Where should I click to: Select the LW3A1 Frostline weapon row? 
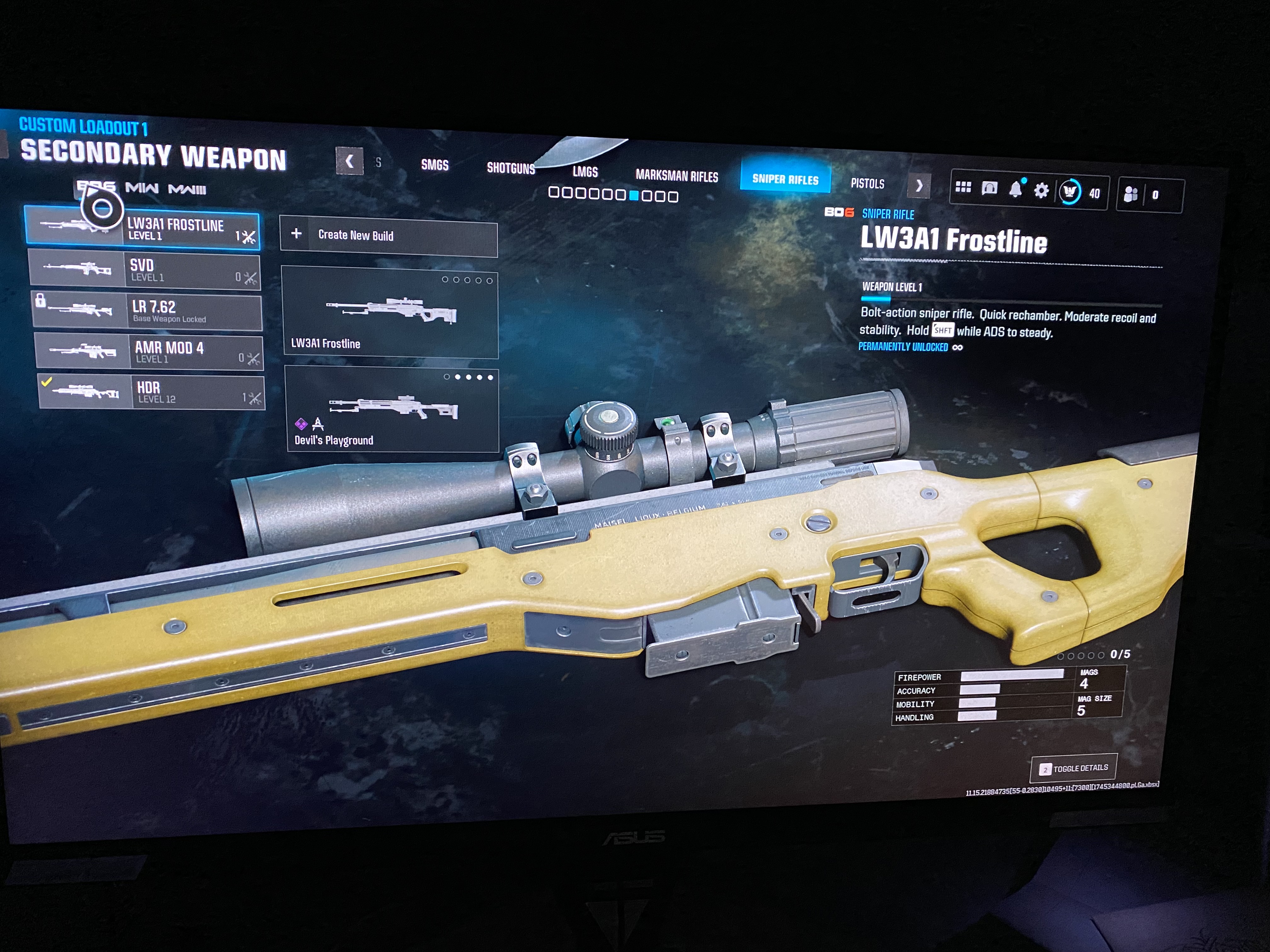coord(142,229)
